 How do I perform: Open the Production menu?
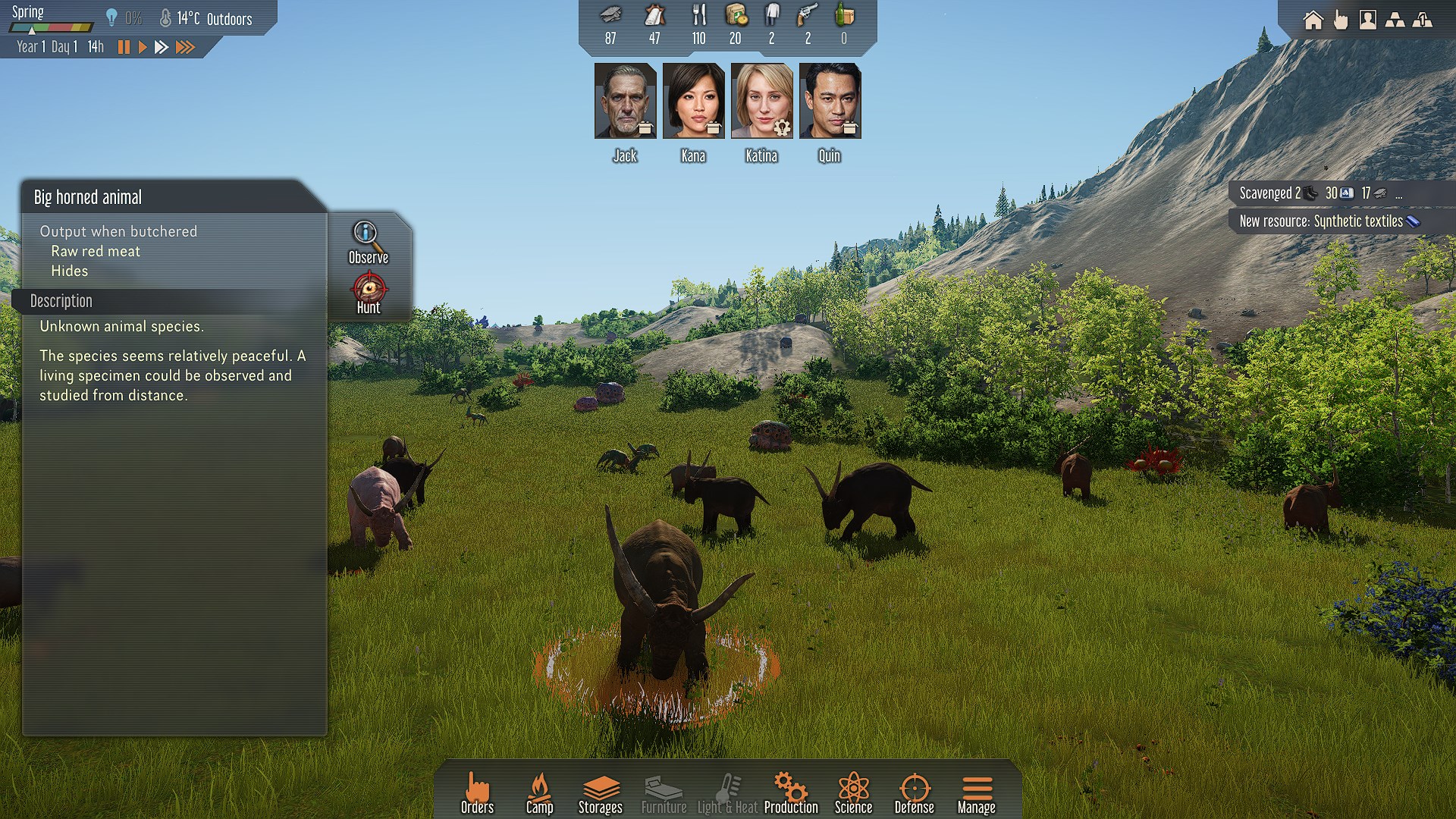click(x=791, y=793)
